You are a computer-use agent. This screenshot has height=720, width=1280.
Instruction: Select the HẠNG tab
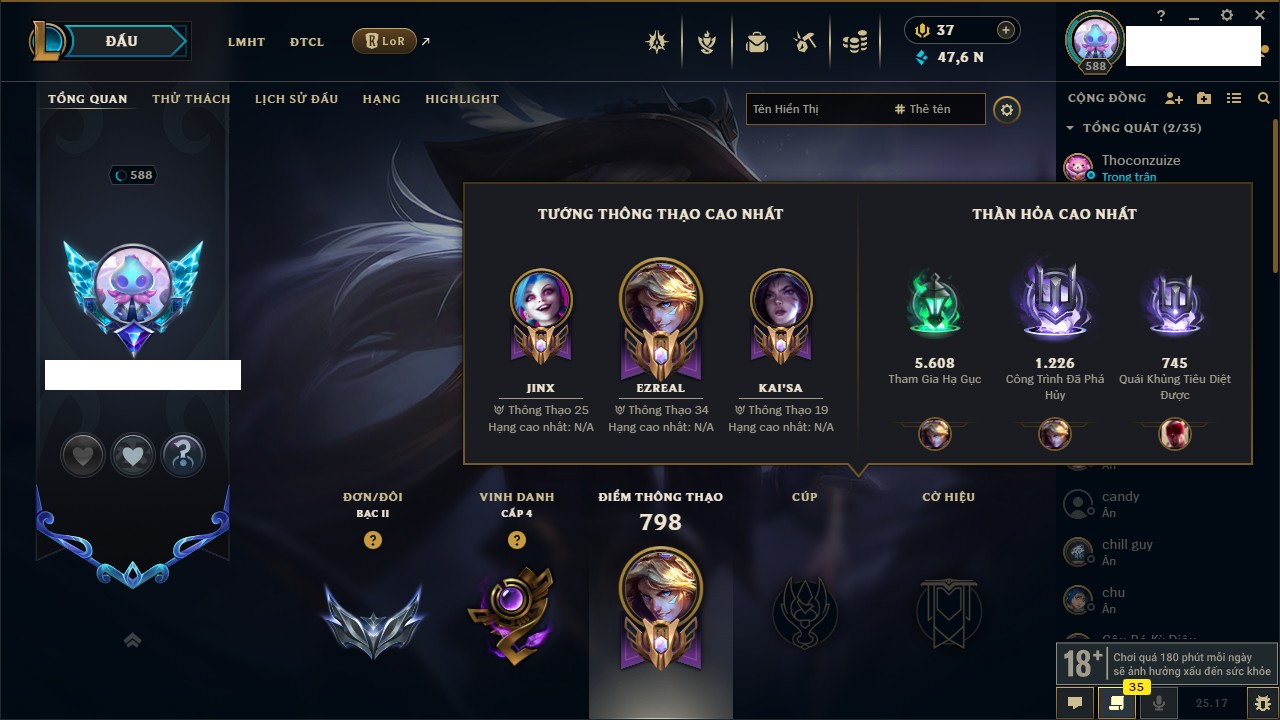pyautogui.click(x=381, y=99)
